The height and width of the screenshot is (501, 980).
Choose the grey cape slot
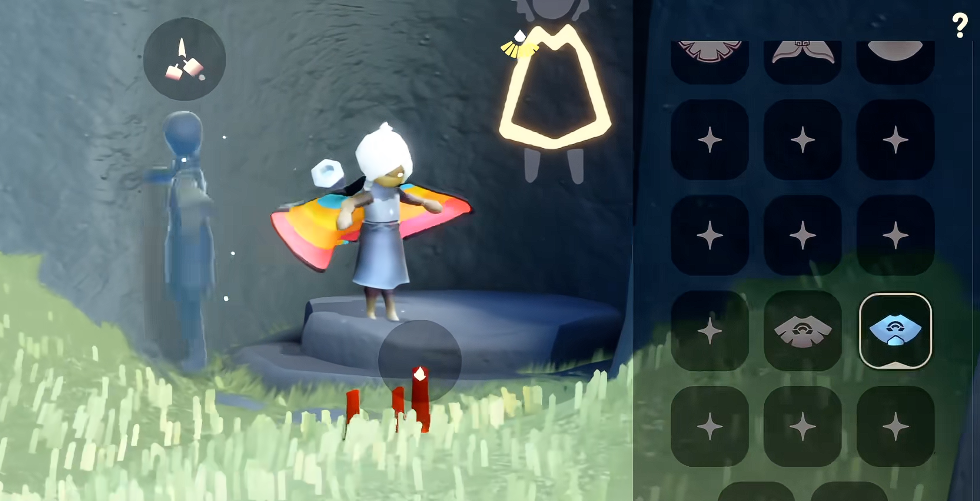[802, 330]
